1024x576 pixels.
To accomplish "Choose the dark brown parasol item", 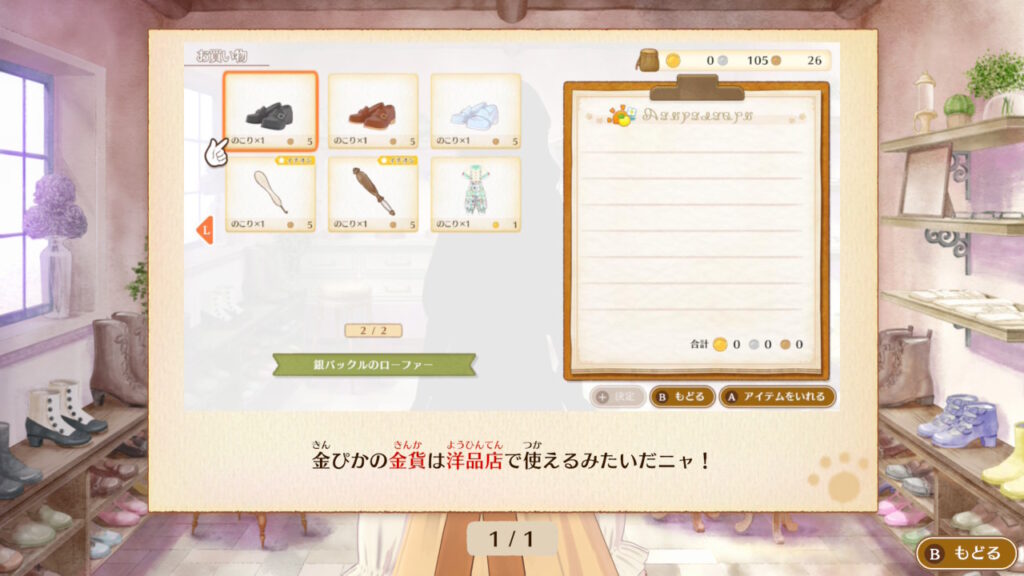I will click(x=373, y=194).
